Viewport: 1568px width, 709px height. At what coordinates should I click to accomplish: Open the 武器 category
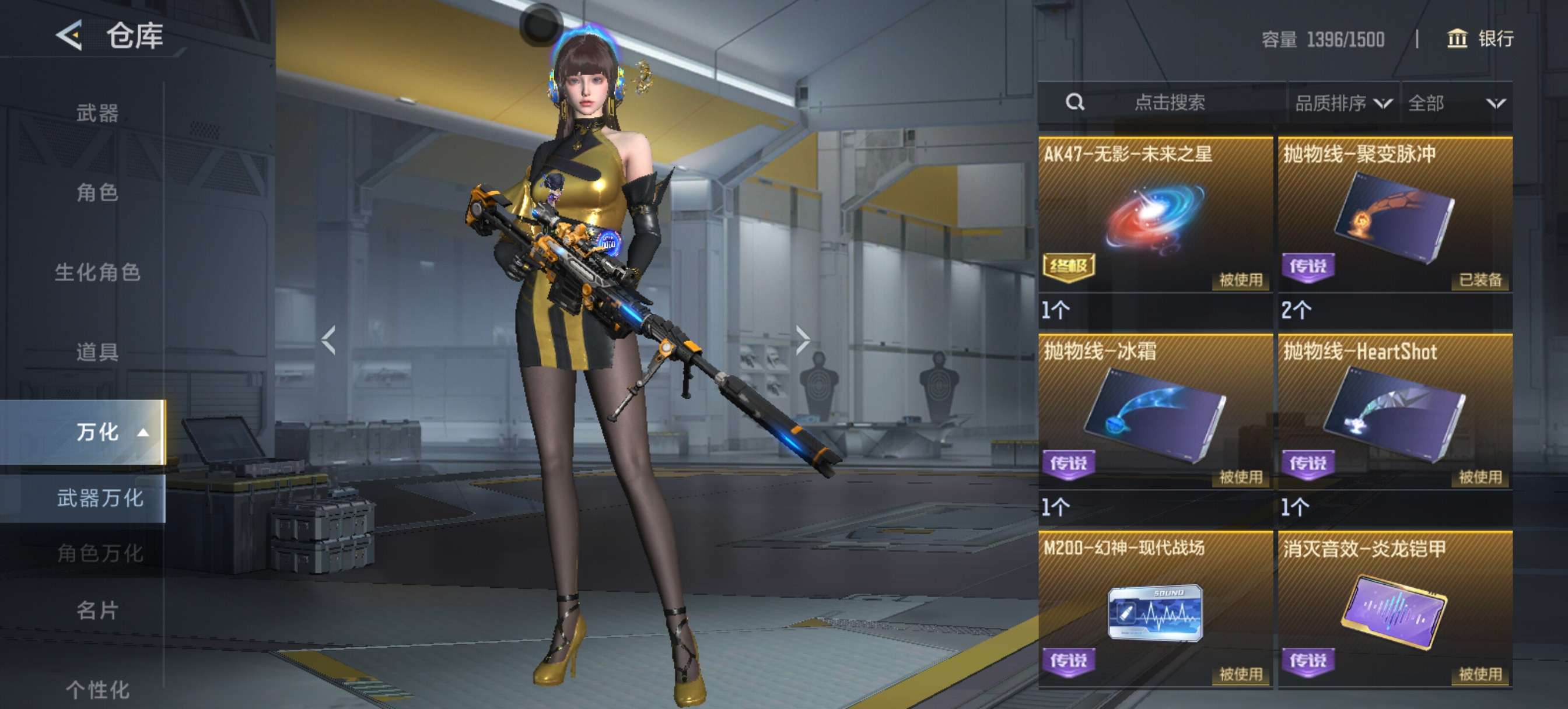pyautogui.click(x=97, y=113)
